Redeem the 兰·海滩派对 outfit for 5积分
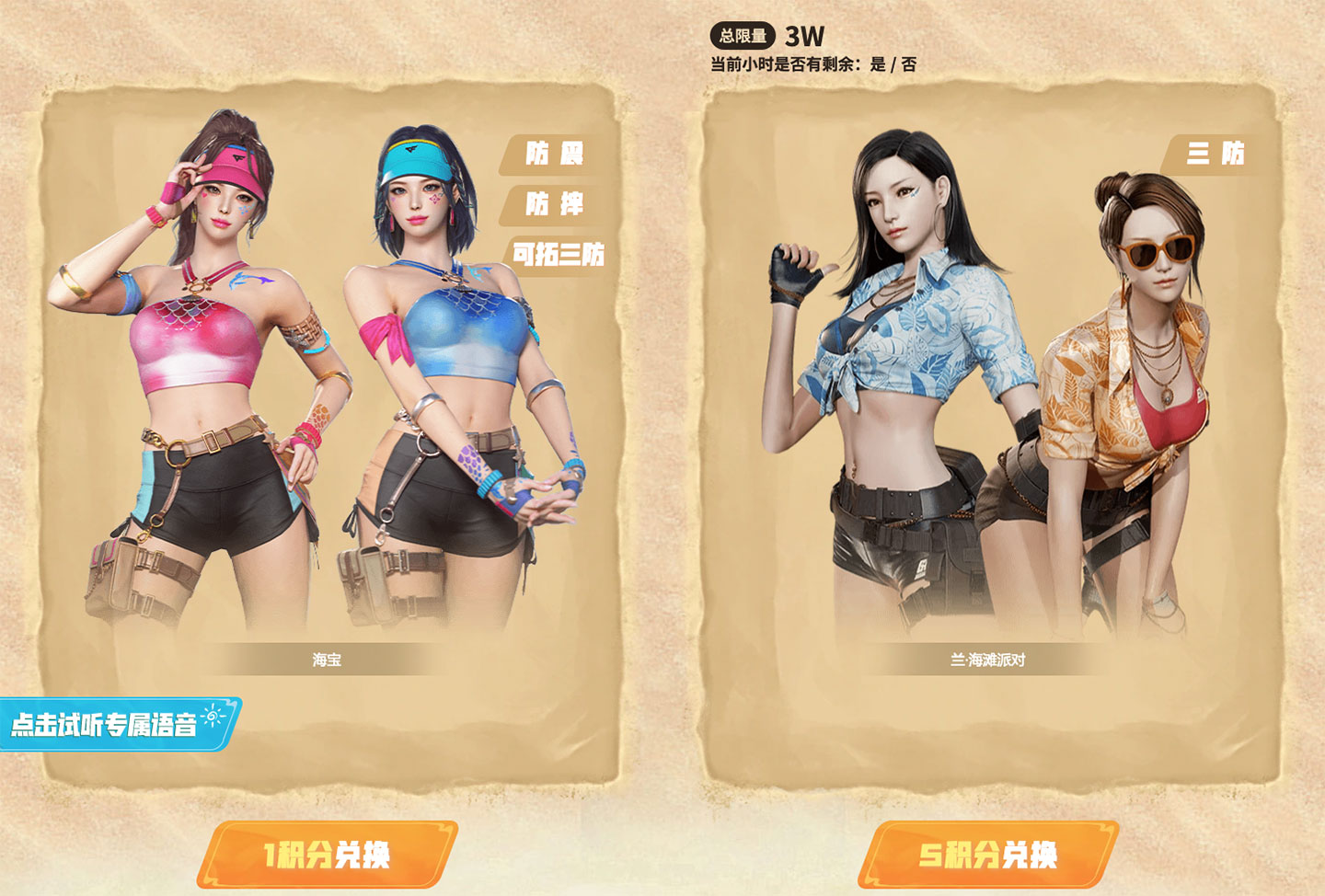1325x896 pixels. coord(988,855)
